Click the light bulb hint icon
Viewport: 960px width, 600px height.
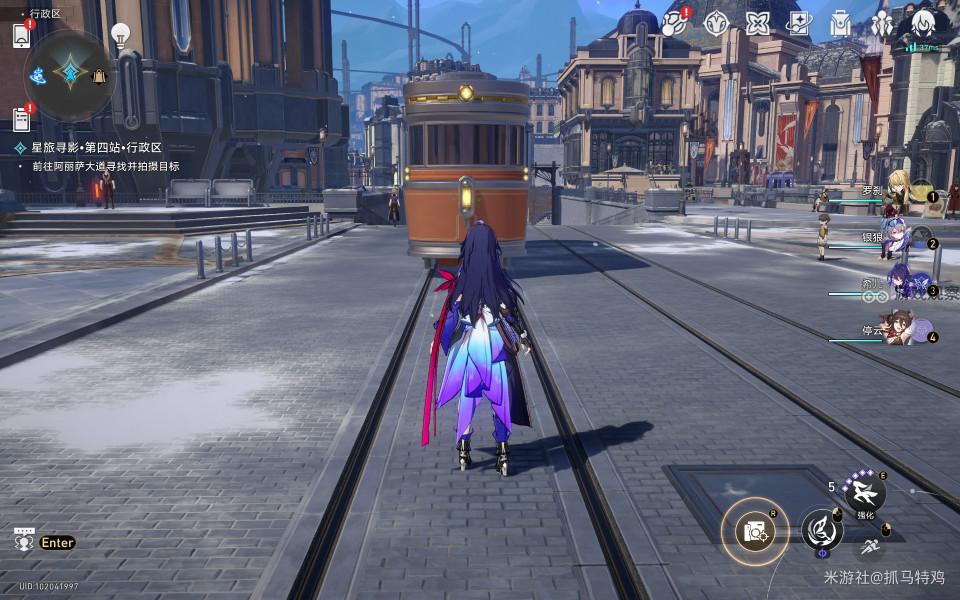click(x=120, y=36)
